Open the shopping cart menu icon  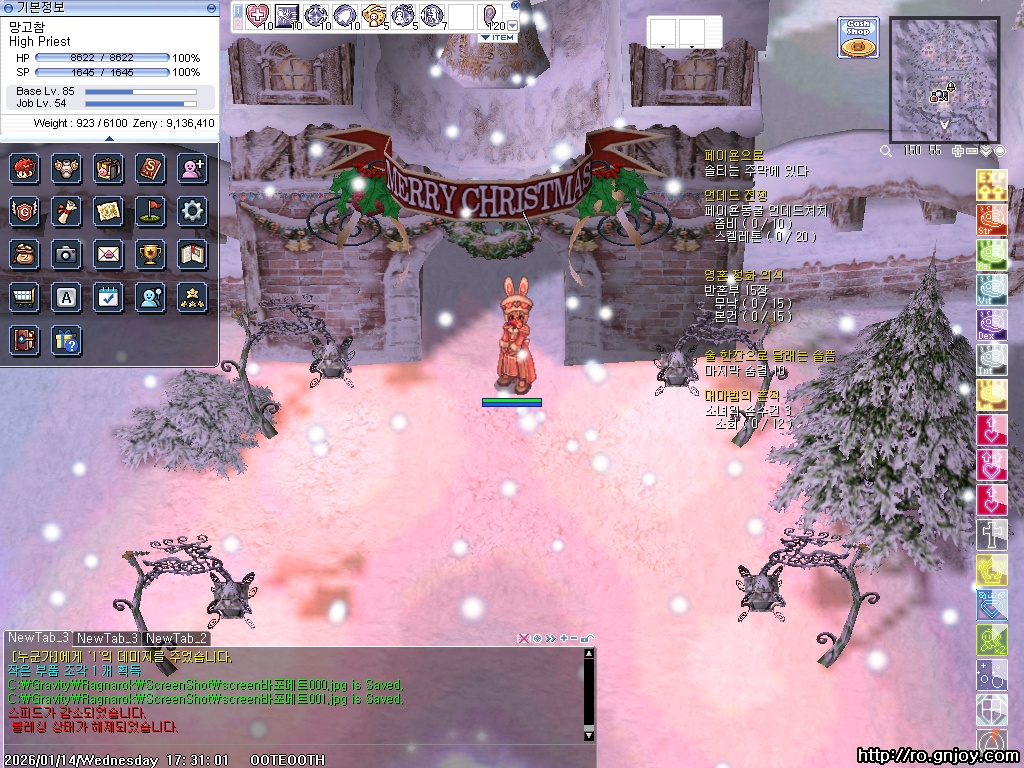point(25,297)
